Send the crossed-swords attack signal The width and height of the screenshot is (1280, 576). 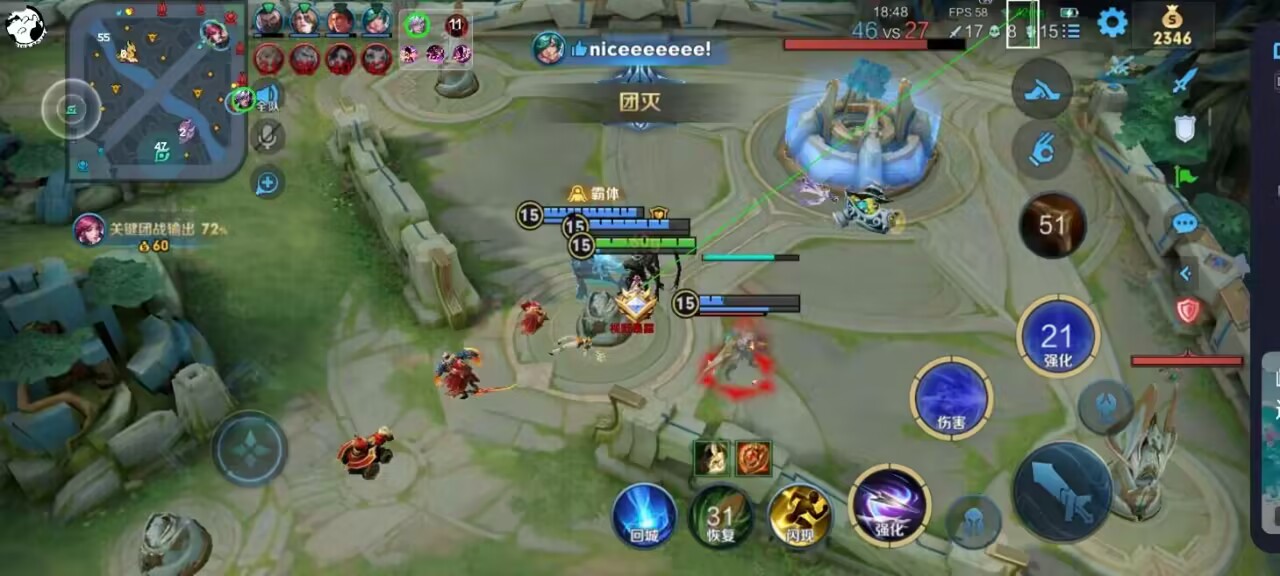1185,79
